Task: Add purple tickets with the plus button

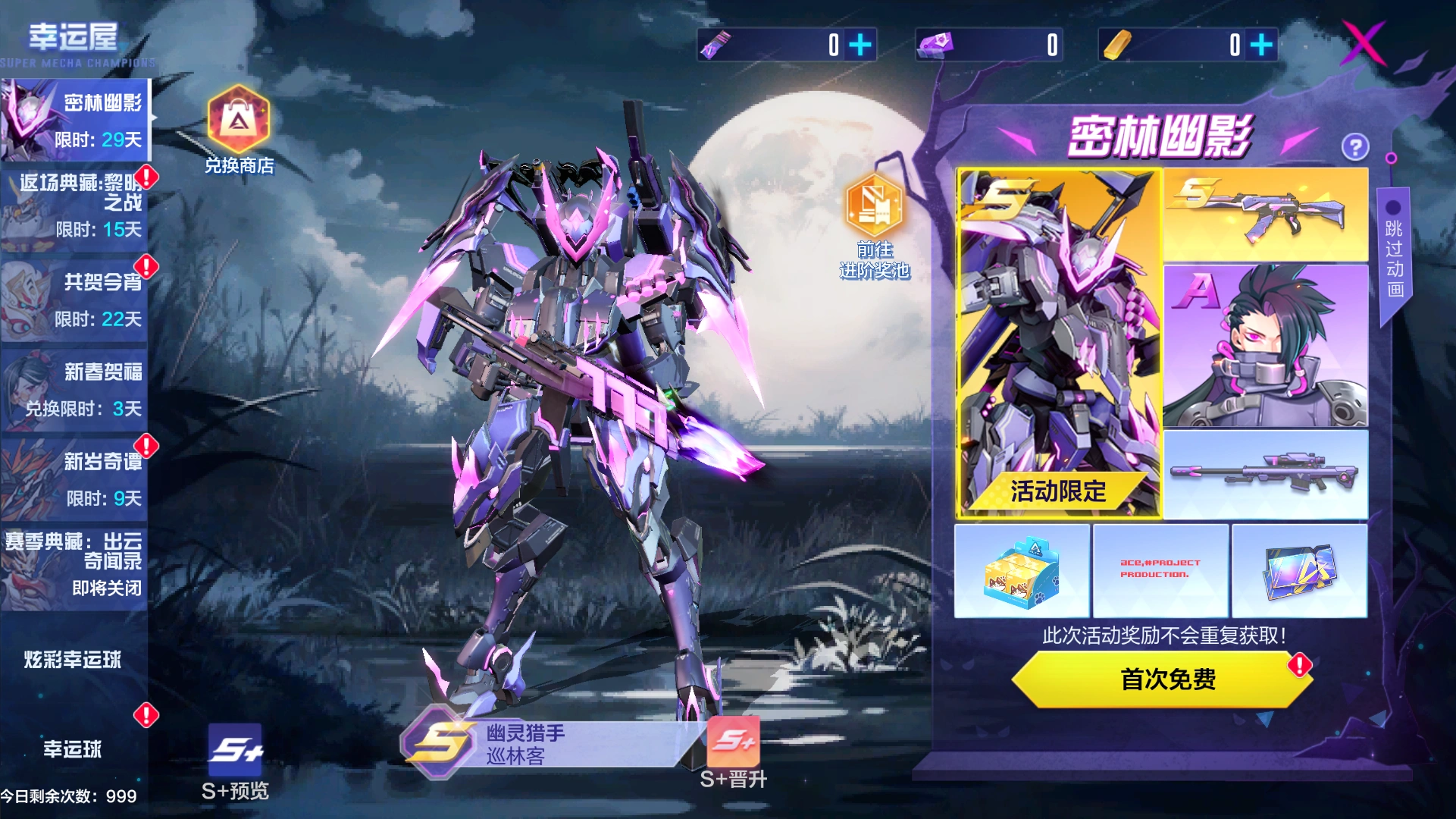Action: pos(860,45)
